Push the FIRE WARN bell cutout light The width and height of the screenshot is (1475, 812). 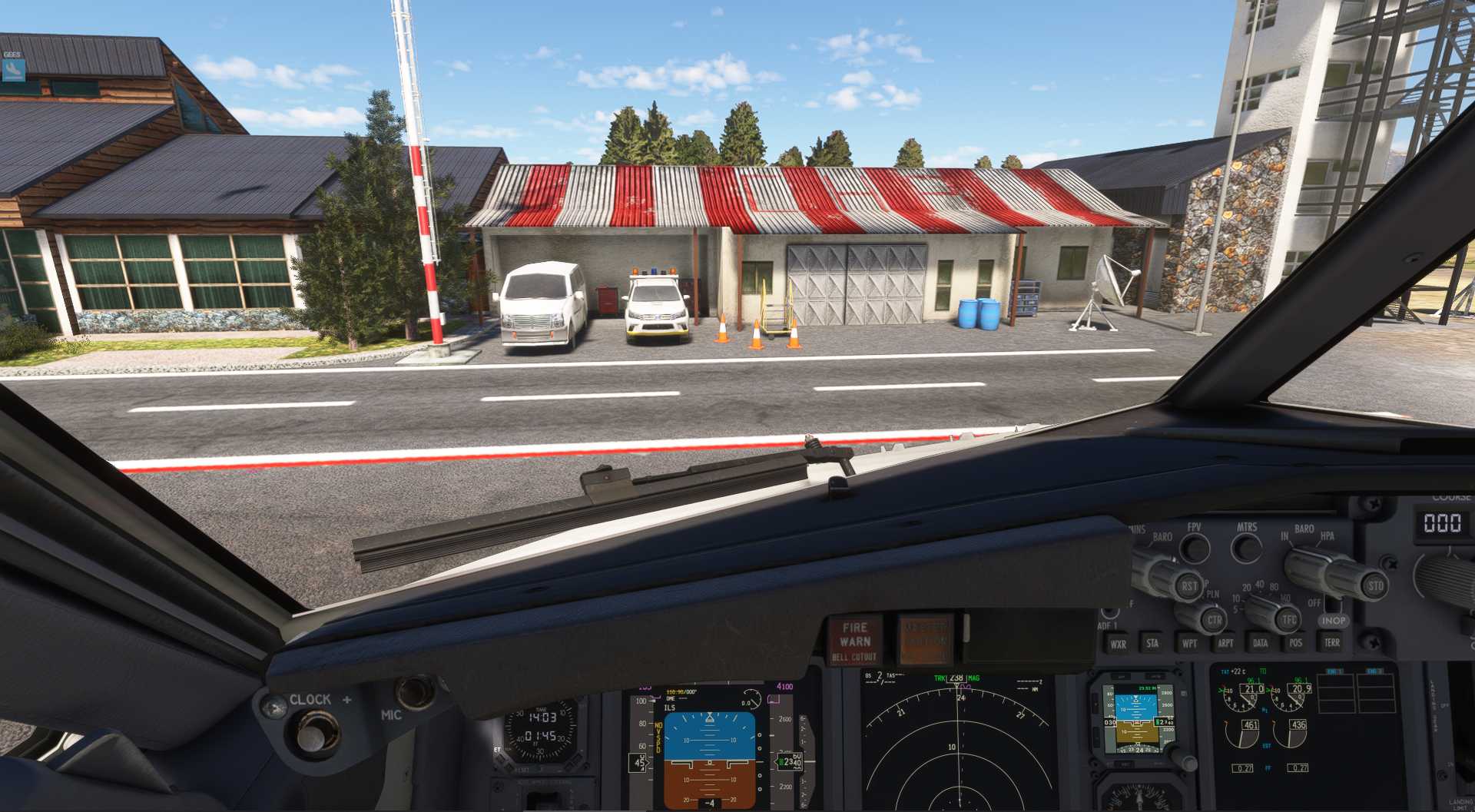click(854, 641)
